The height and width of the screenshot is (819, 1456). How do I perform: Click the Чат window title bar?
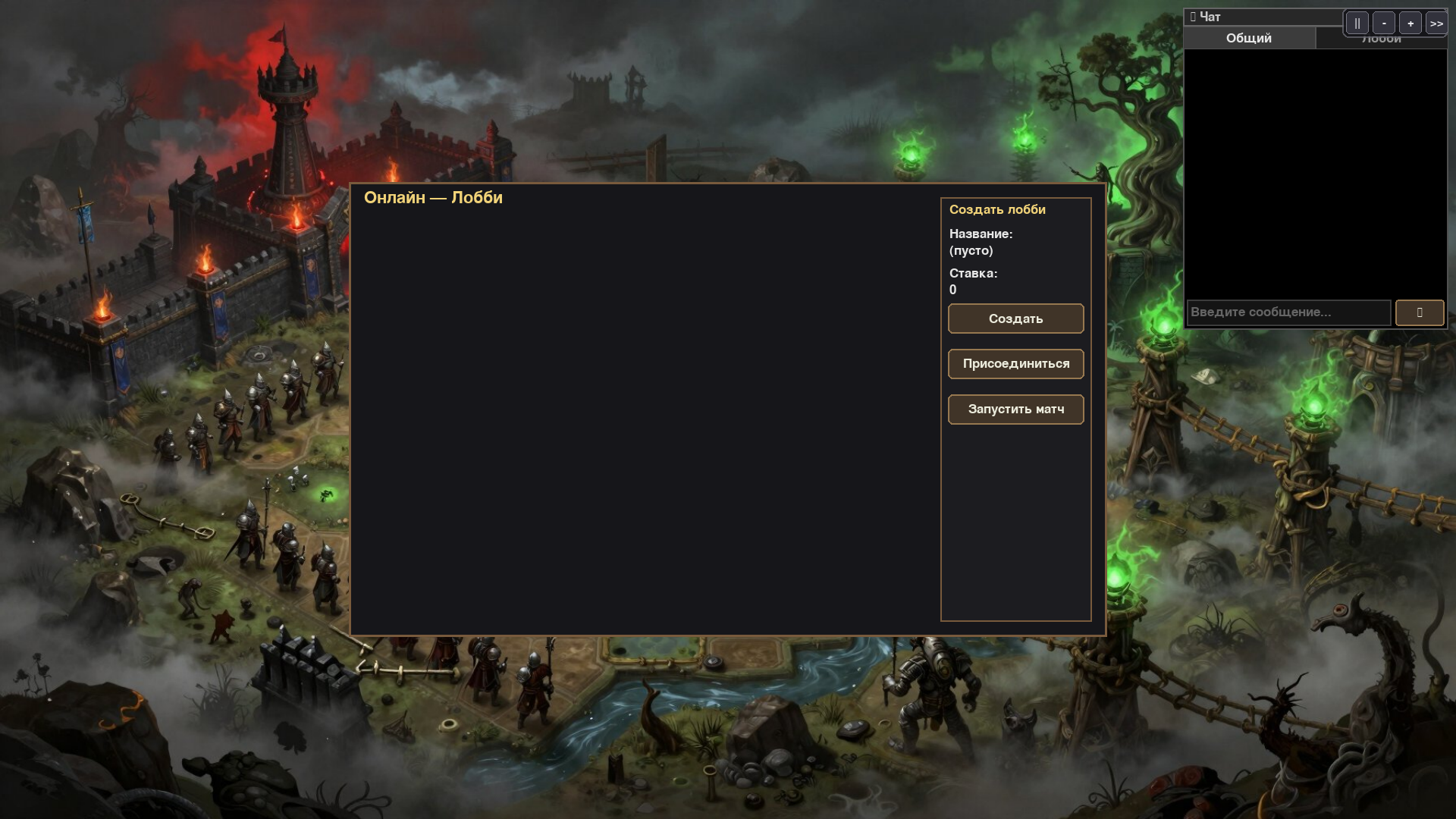[1259, 15]
